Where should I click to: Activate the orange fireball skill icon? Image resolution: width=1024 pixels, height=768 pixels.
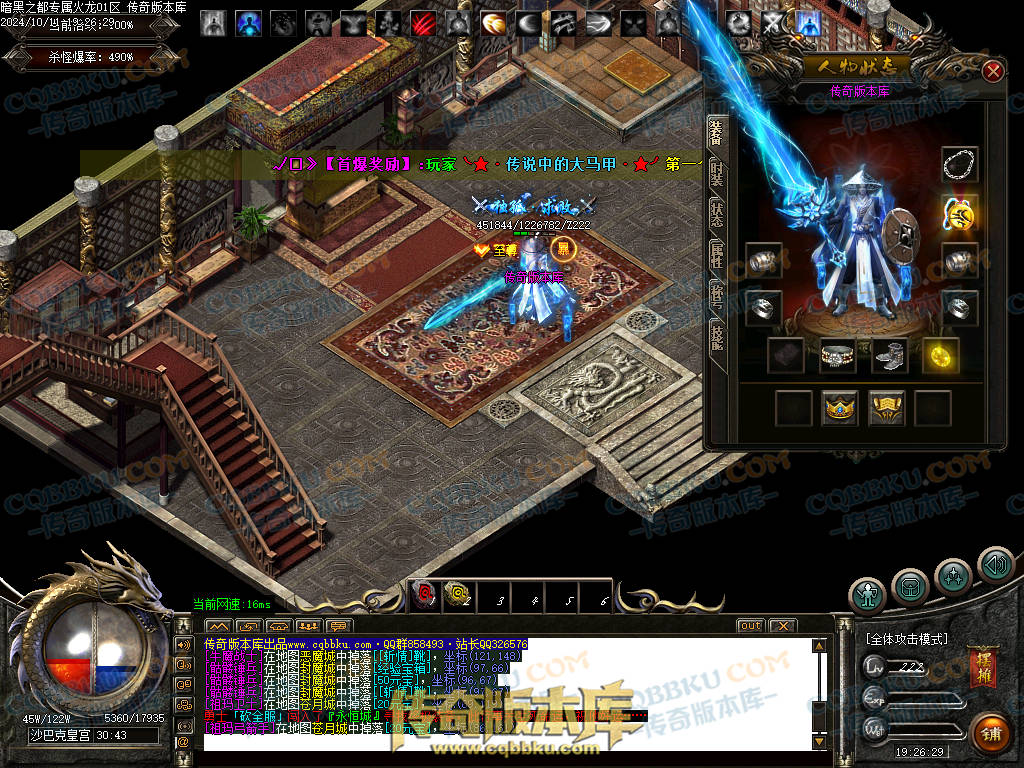click(x=492, y=22)
